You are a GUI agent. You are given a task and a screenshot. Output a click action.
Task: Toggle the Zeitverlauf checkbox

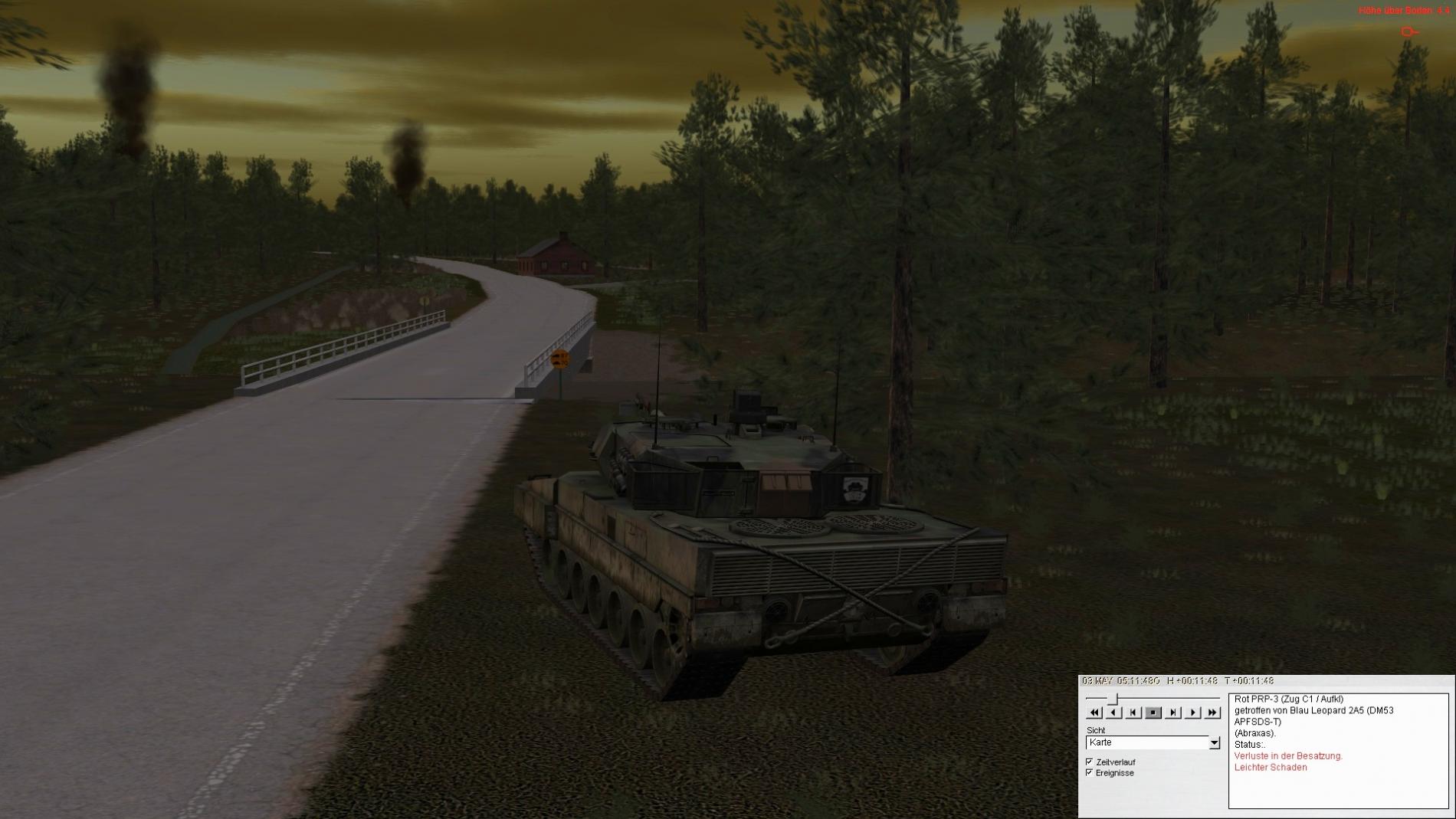1090,762
